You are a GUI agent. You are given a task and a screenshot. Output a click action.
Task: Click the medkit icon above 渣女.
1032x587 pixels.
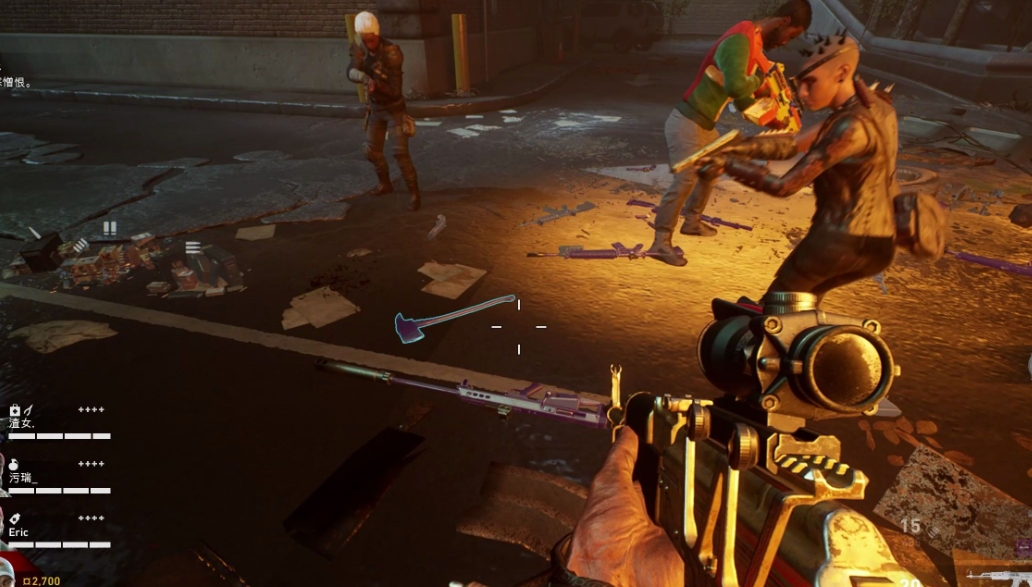click(14, 410)
